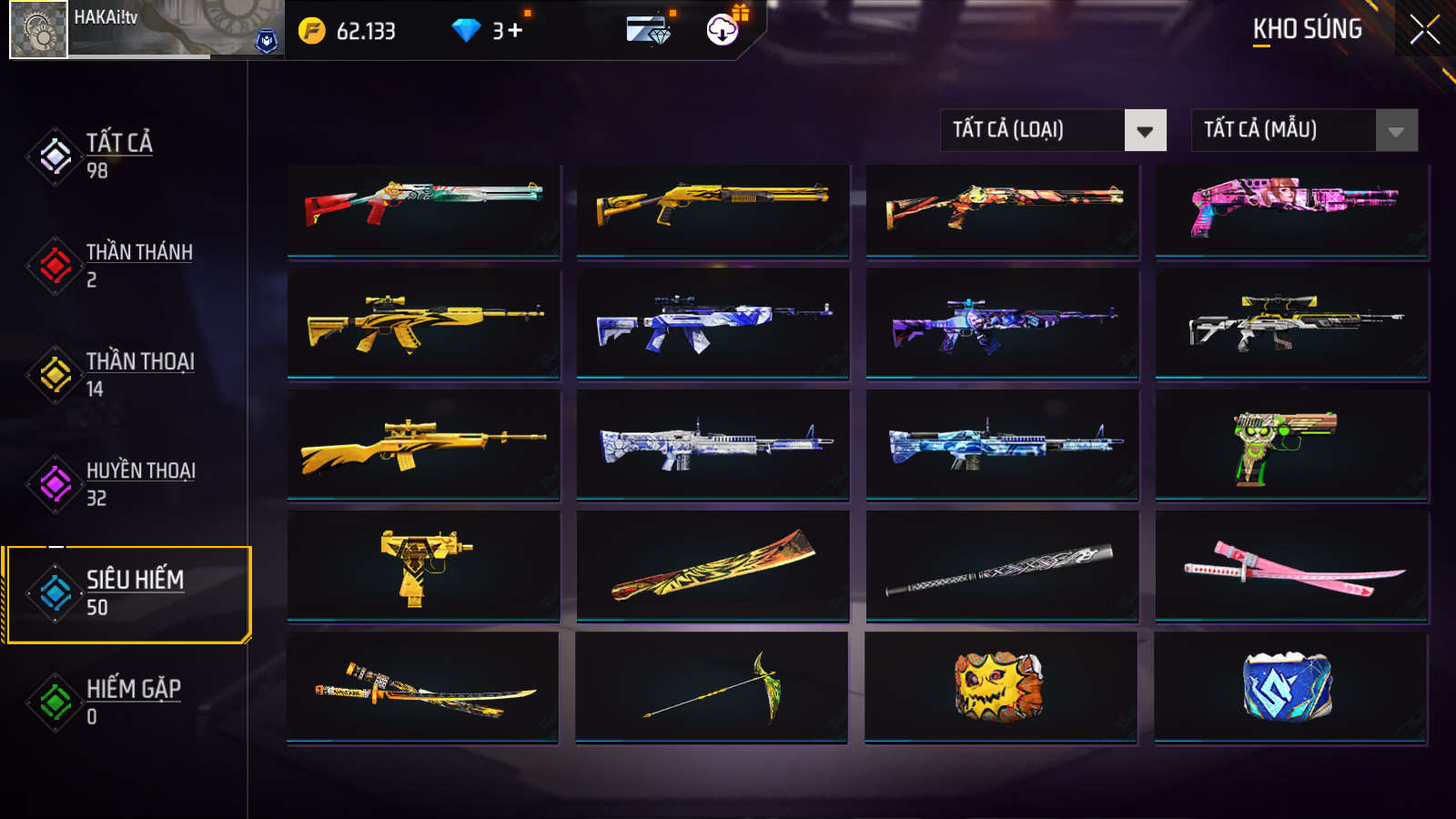The image size is (1456, 819).
Task: Select the black baseball bat skin
Action: click(1001, 566)
